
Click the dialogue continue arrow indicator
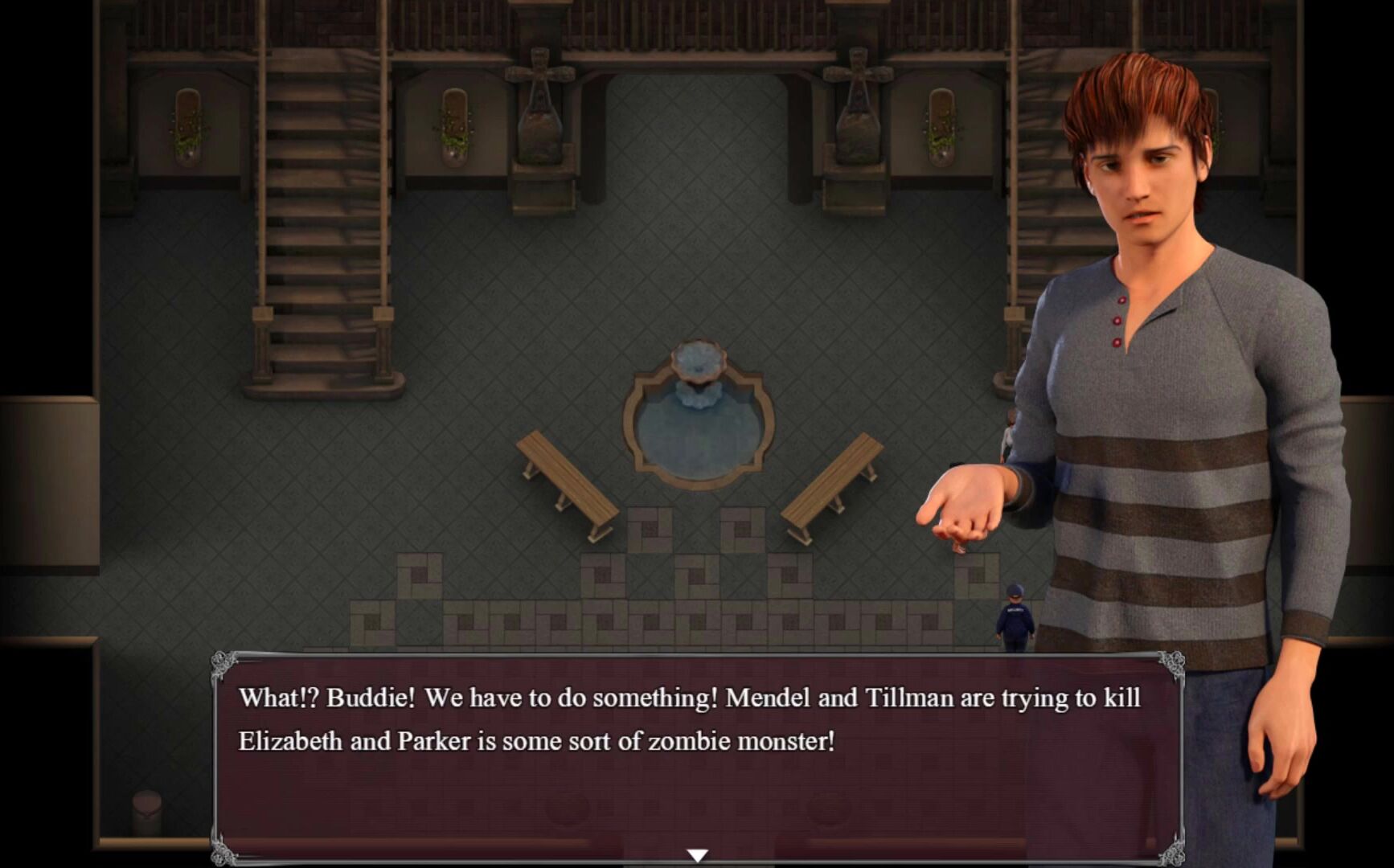(x=697, y=855)
